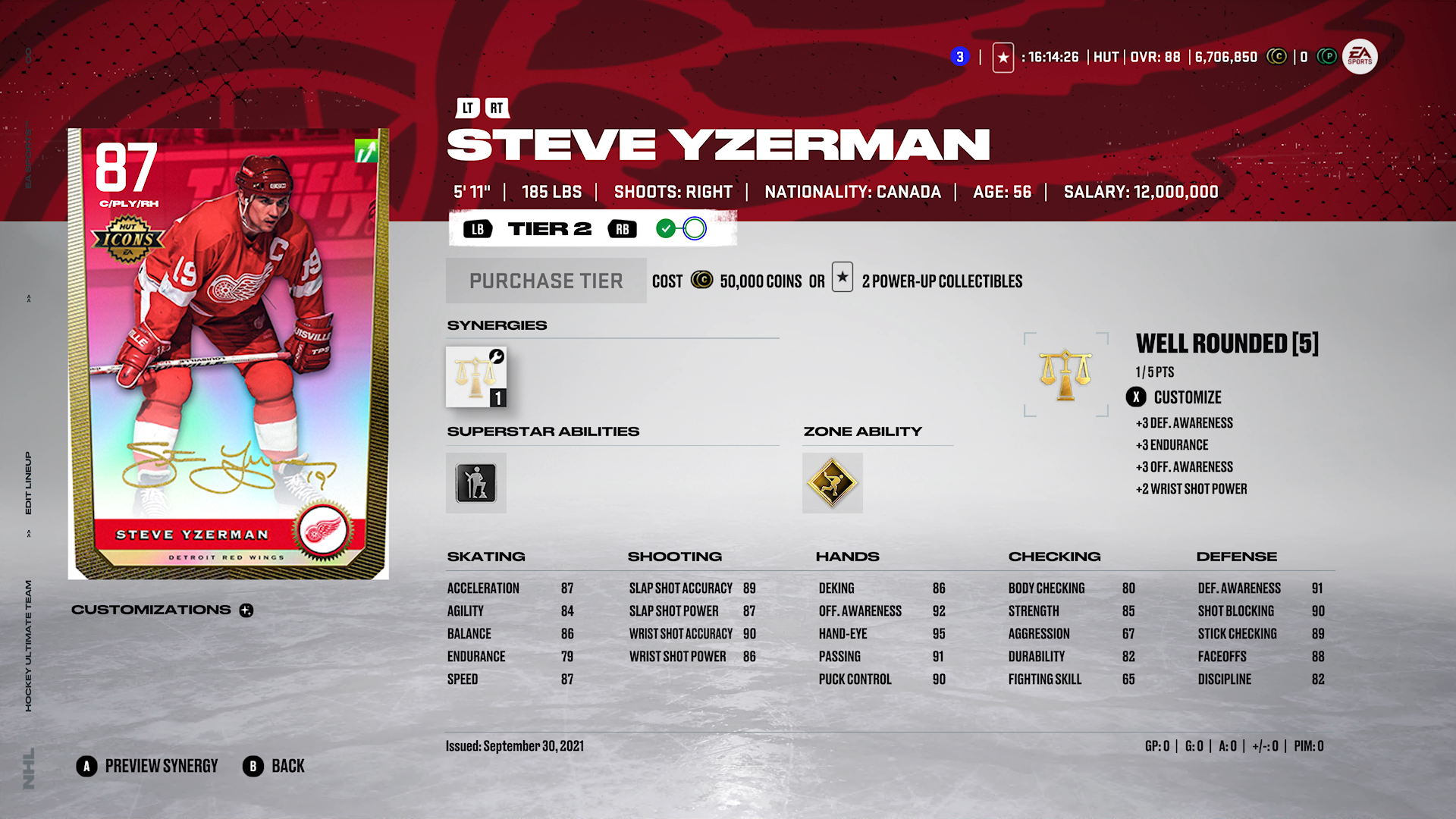Click the Purchase Tier button
The height and width of the screenshot is (819, 1456).
click(x=545, y=281)
